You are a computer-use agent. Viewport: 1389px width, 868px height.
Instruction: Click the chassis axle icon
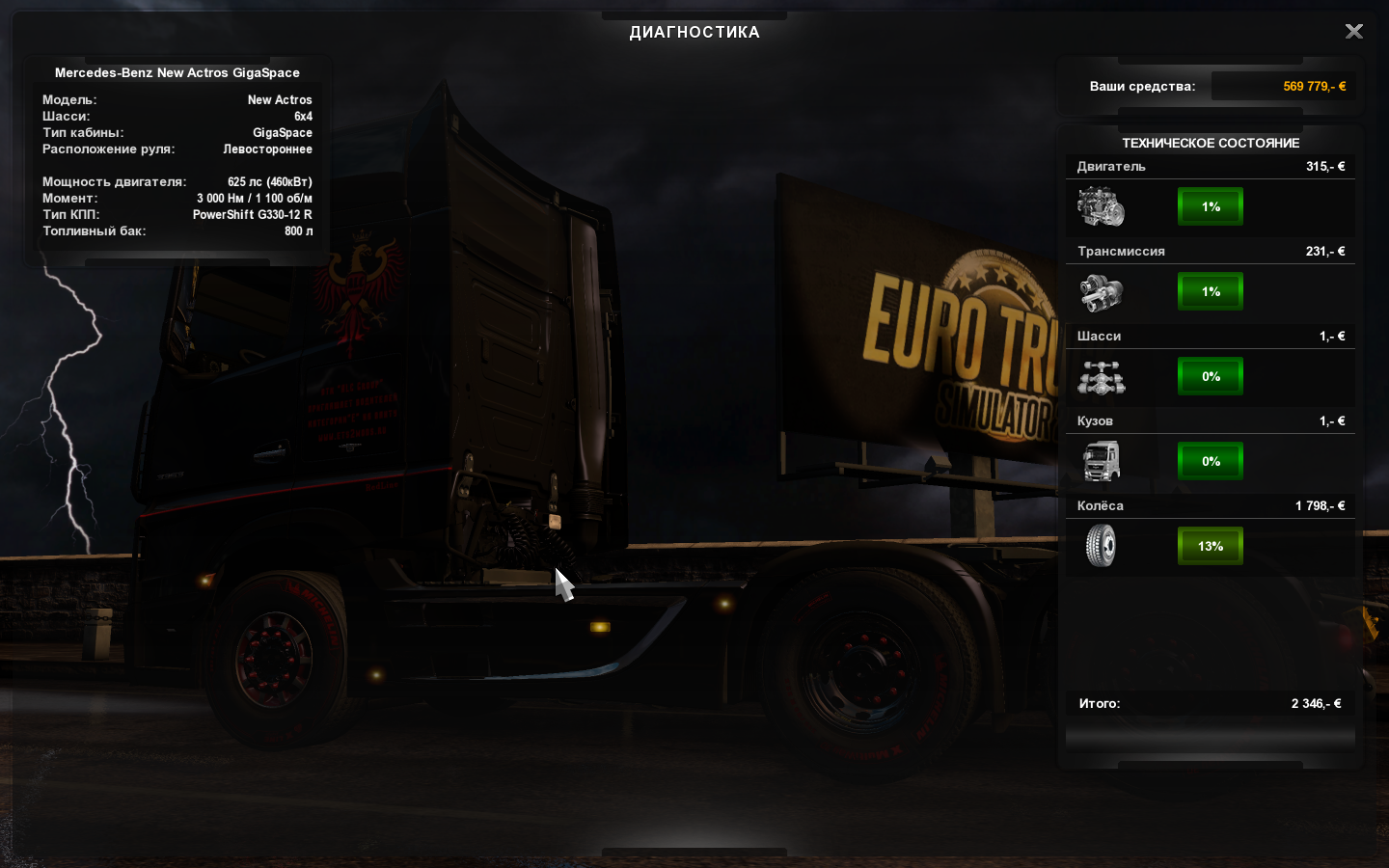coord(1101,377)
